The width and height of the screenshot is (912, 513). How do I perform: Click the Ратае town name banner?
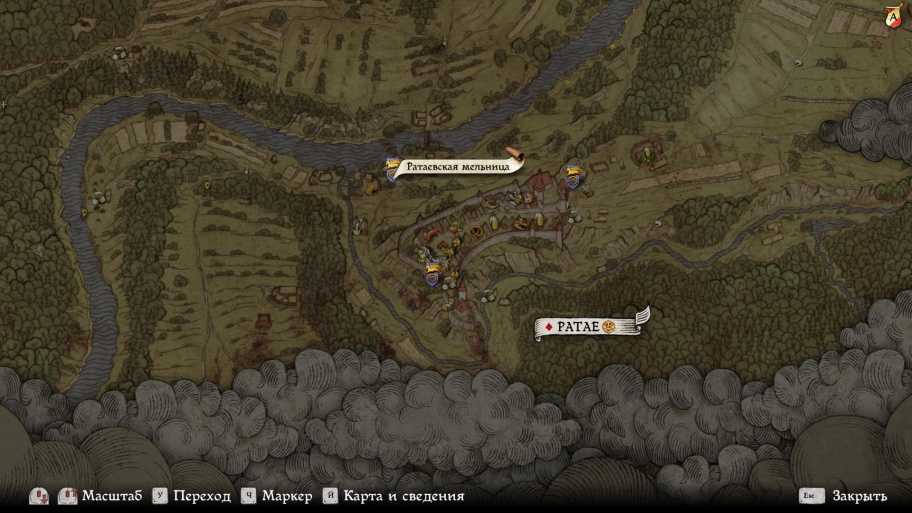pyautogui.click(x=590, y=326)
